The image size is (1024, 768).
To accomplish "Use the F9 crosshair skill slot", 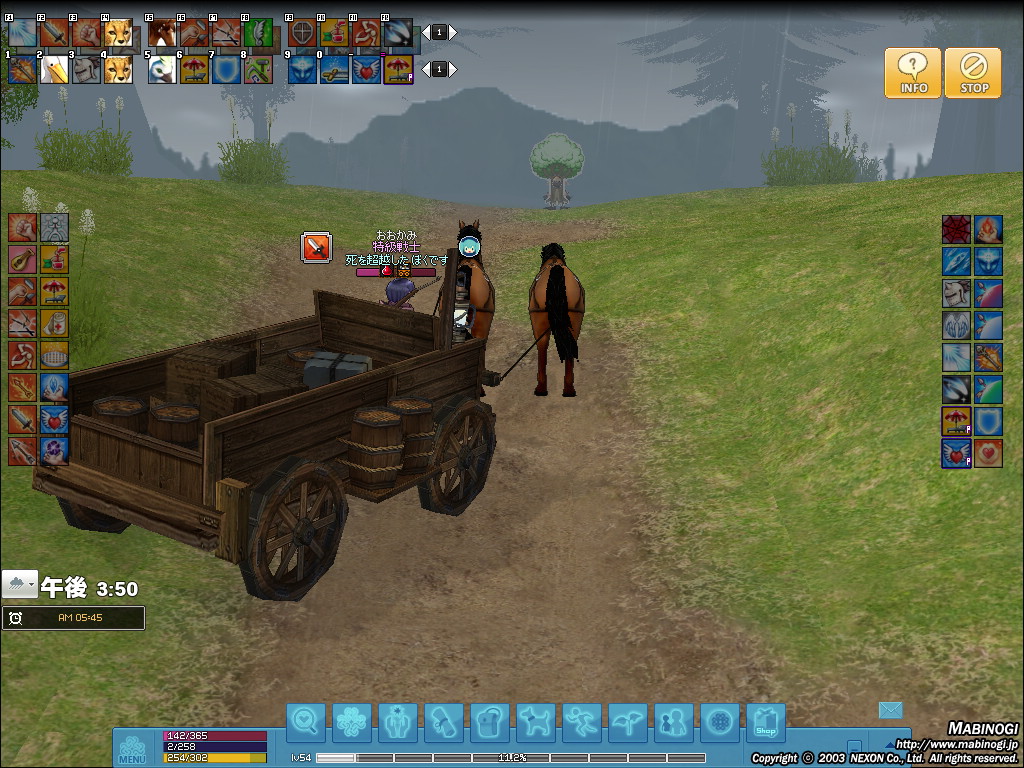I will tap(302, 33).
